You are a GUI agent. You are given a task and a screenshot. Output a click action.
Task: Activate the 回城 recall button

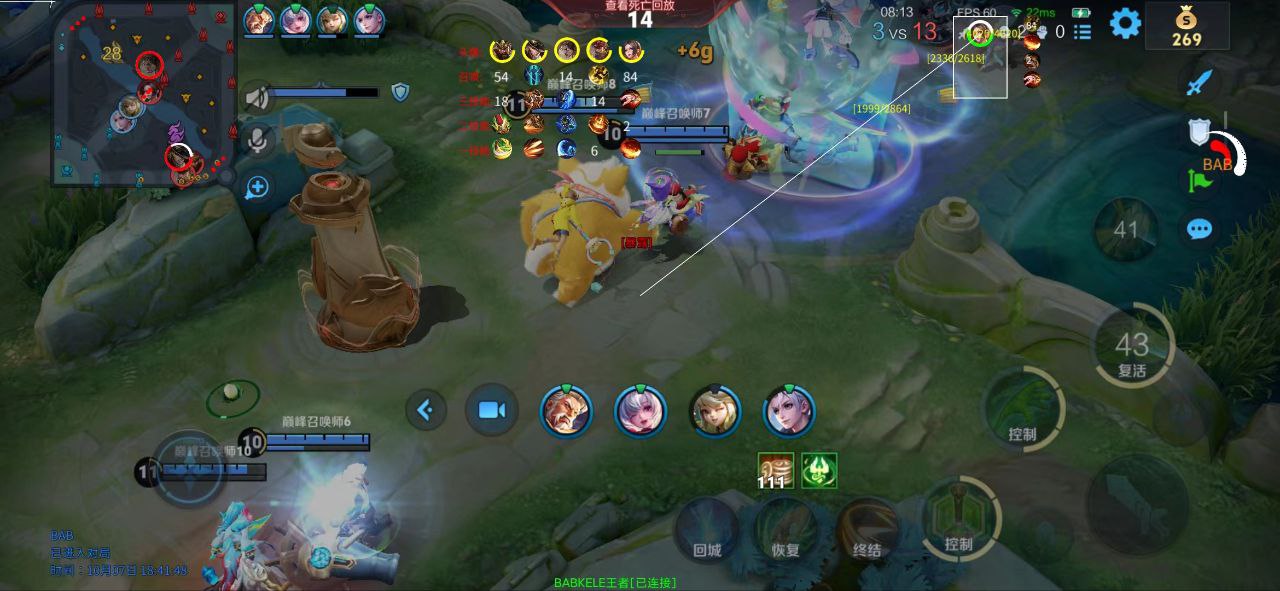(707, 531)
